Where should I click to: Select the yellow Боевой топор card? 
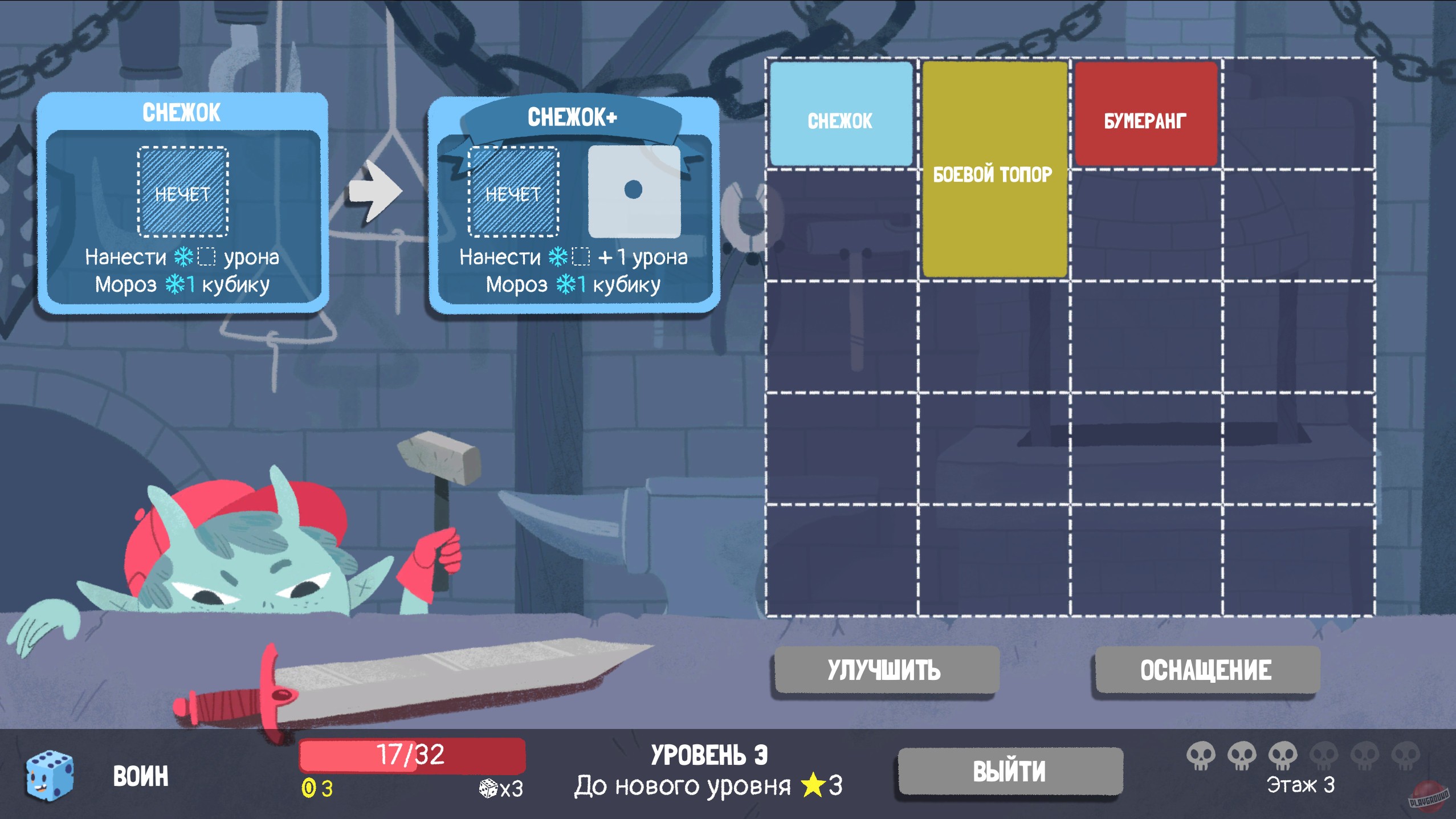click(994, 171)
